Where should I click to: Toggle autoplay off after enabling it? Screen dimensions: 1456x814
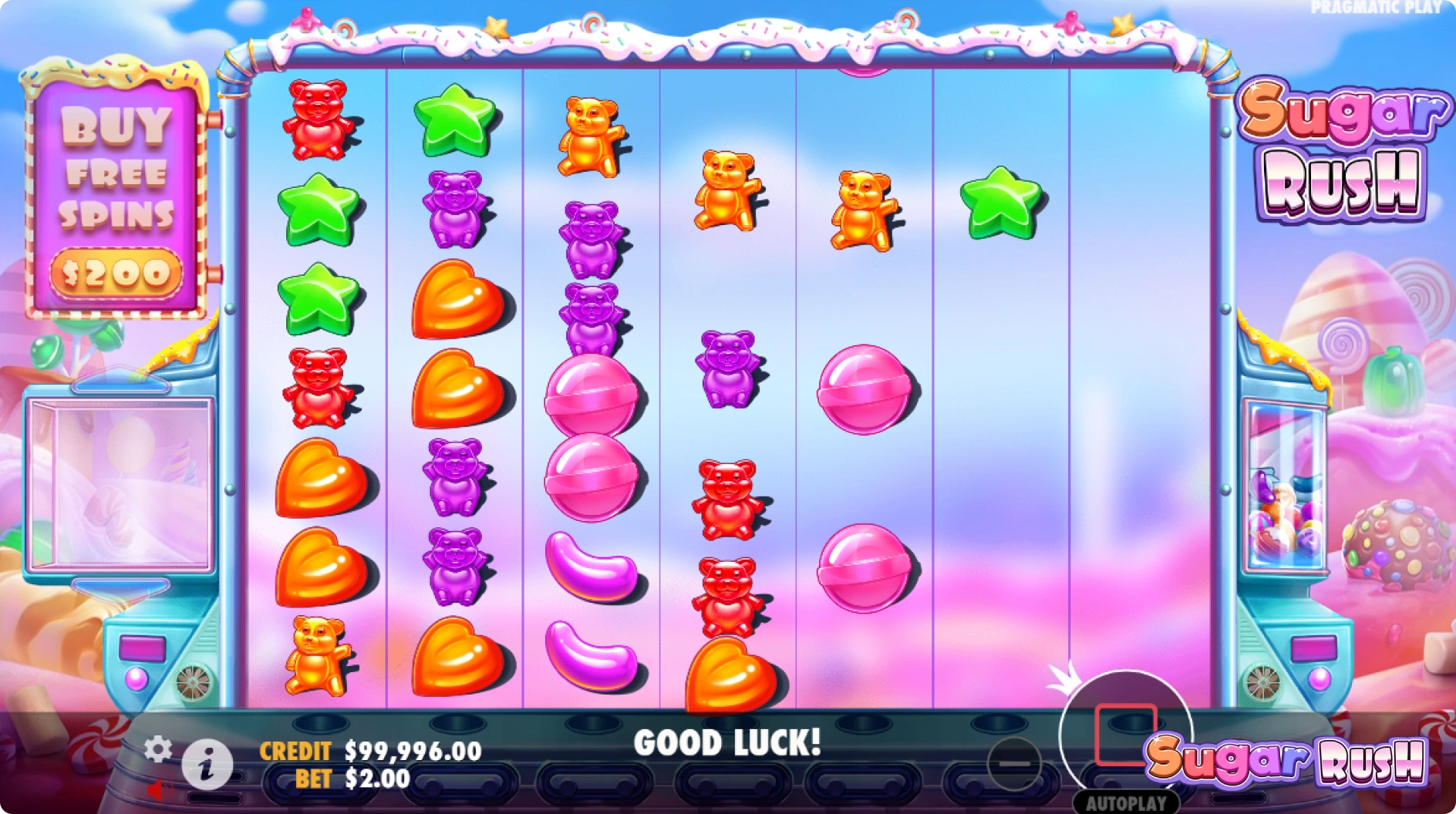click(x=1126, y=800)
